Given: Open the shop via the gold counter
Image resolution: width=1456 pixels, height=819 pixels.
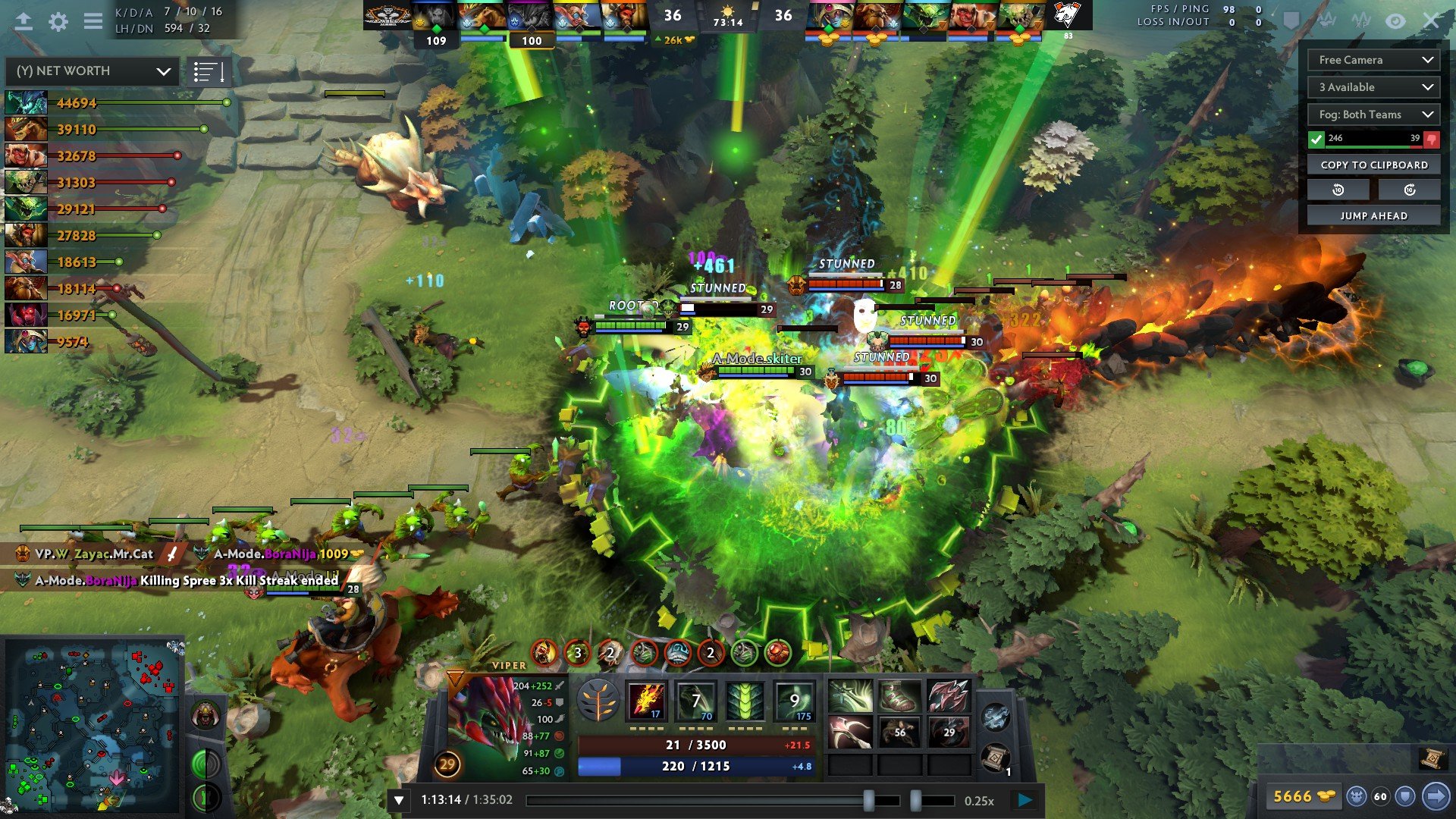Looking at the screenshot, I should [1303, 796].
